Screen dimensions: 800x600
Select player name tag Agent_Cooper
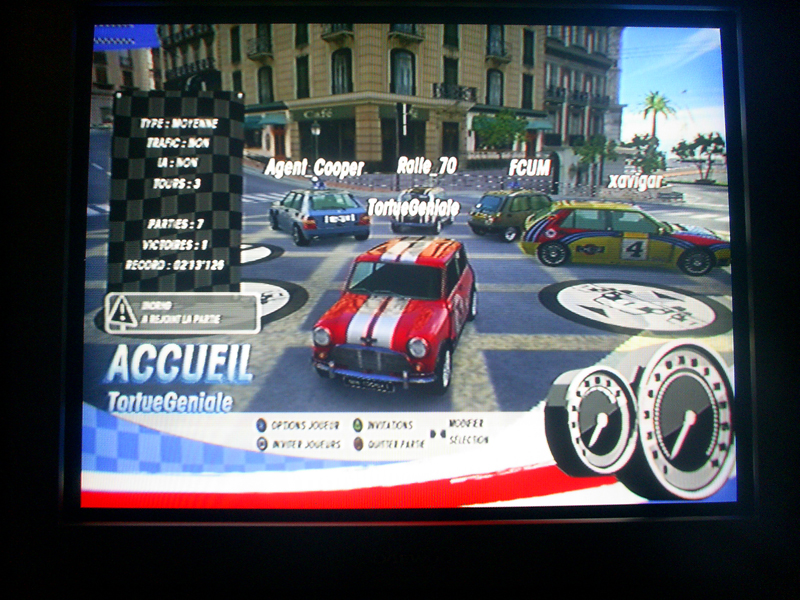click(313, 168)
